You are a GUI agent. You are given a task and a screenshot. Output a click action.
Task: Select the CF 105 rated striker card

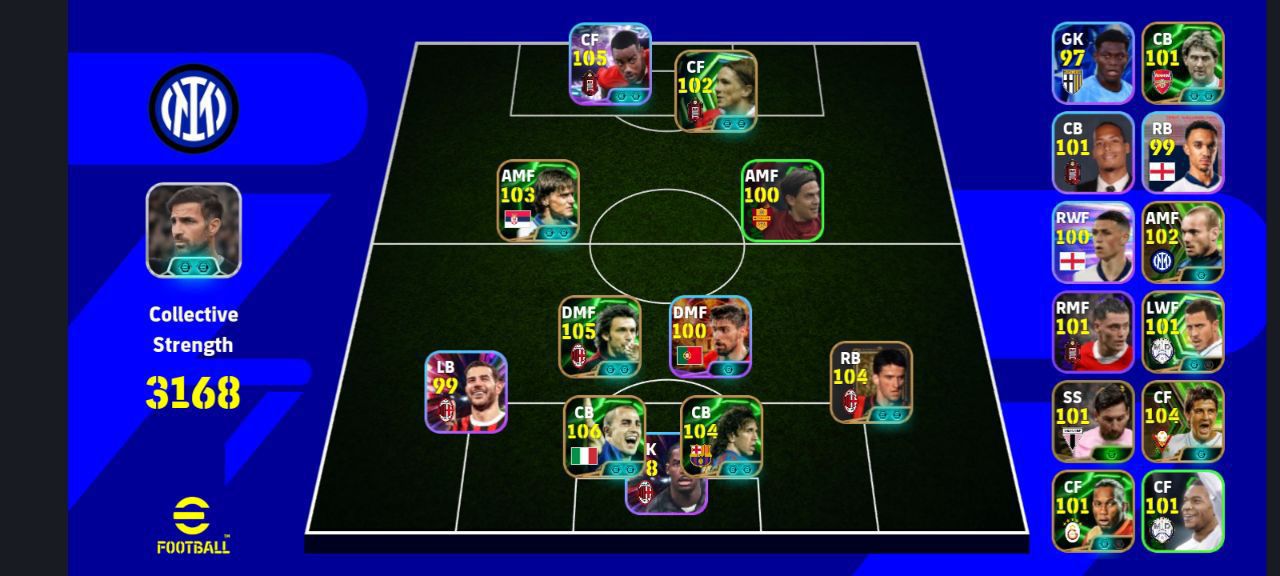point(610,64)
